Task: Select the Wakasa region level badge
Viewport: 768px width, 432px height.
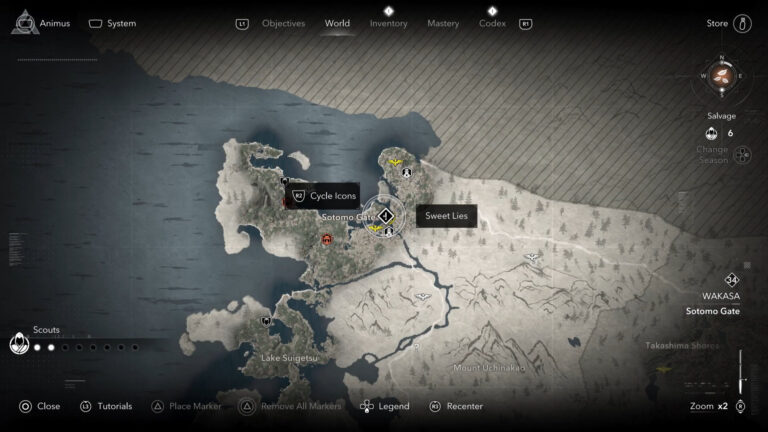Action: click(x=733, y=280)
